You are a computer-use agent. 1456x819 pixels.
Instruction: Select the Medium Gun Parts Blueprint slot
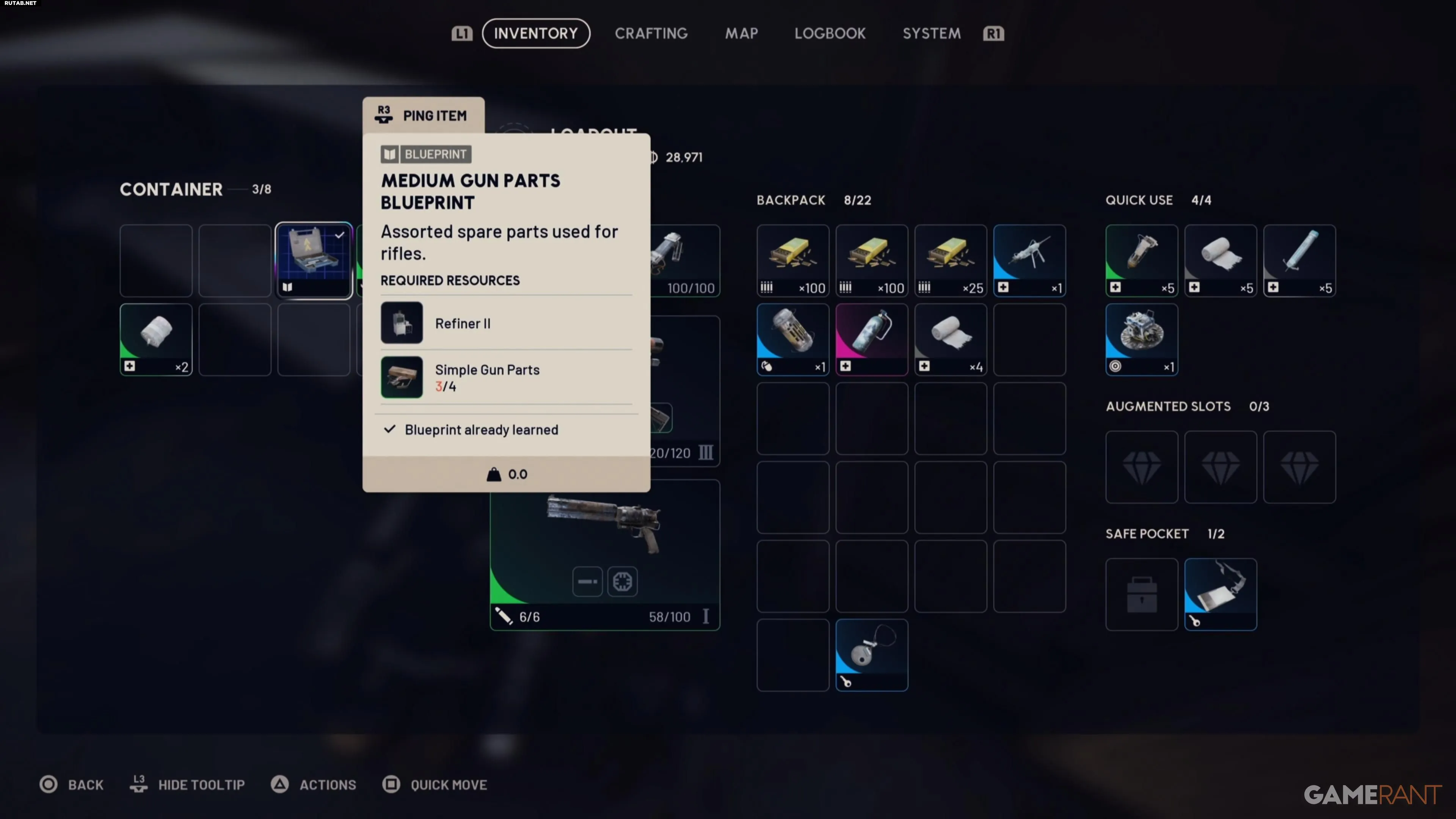314,260
